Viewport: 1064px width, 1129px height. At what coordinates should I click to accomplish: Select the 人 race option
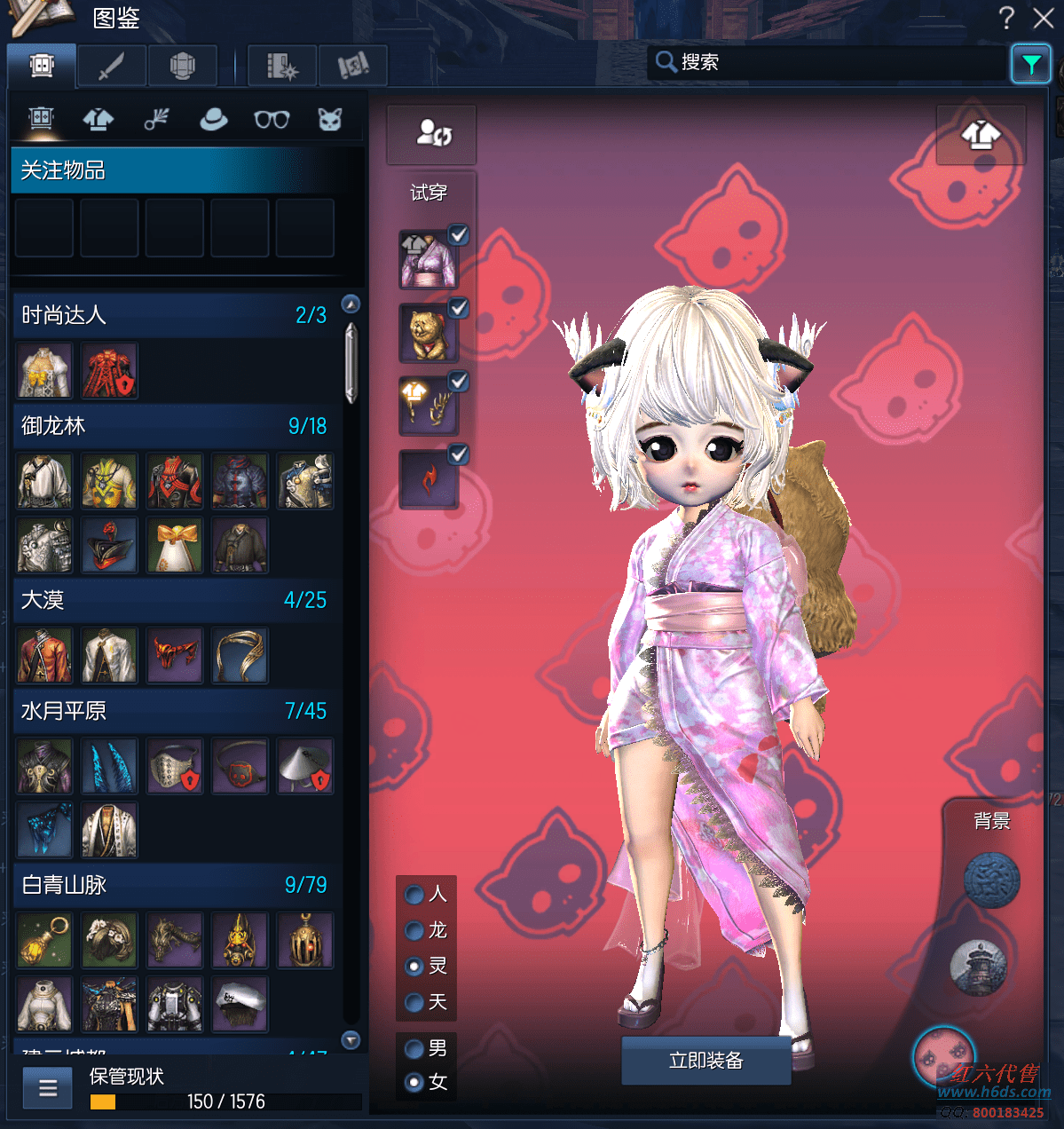pos(414,894)
